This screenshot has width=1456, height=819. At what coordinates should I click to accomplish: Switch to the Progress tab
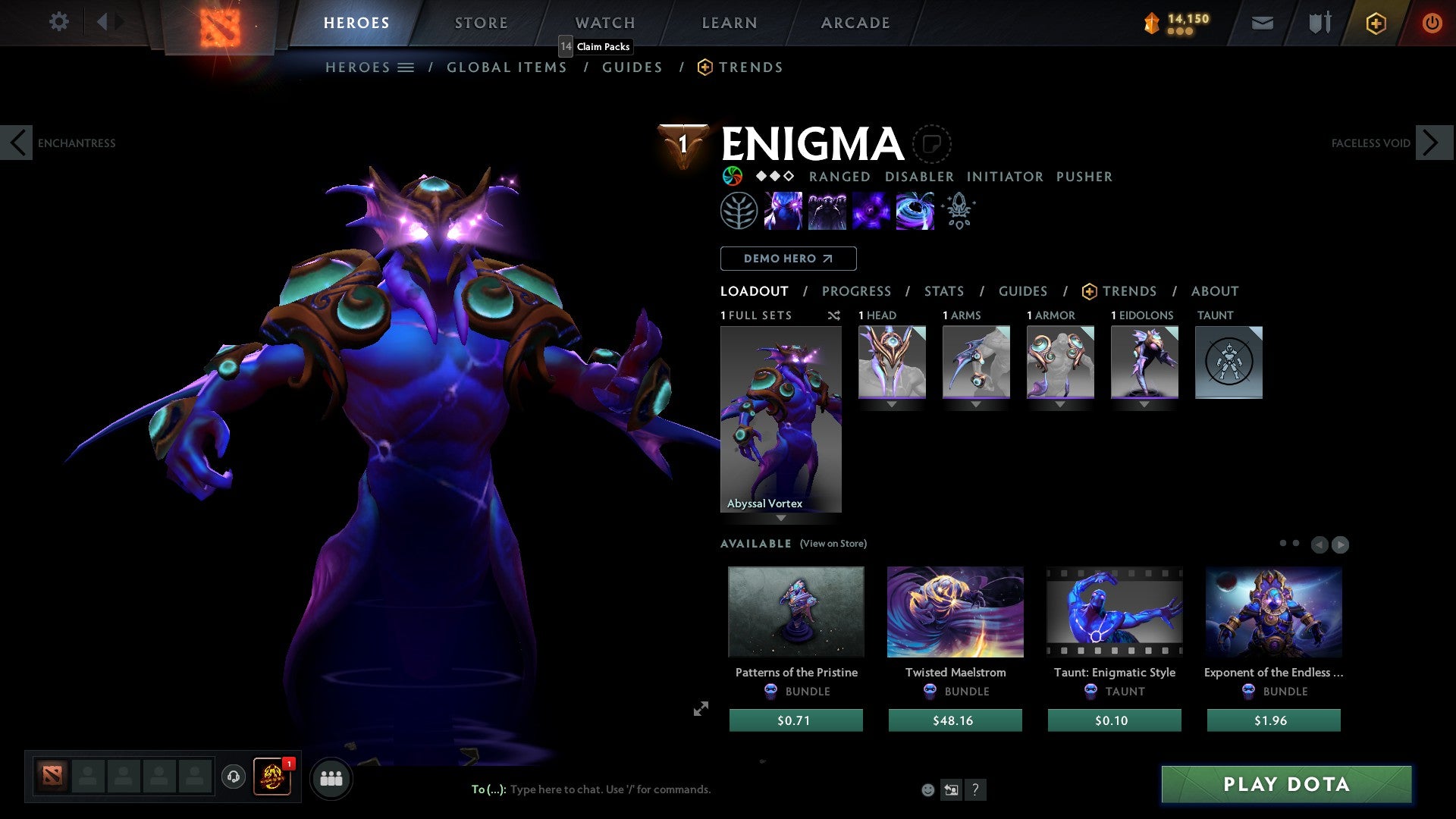coord(857,291)
